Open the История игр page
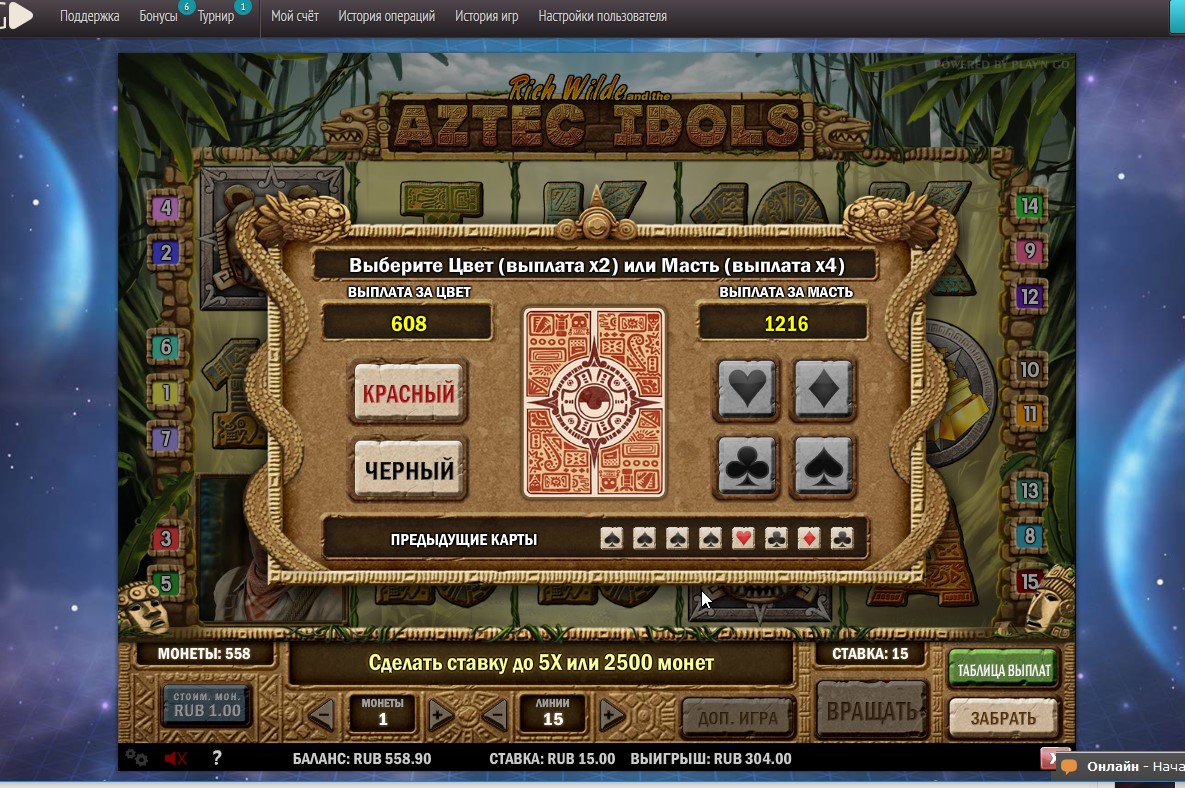 click(x=486, y=16)
